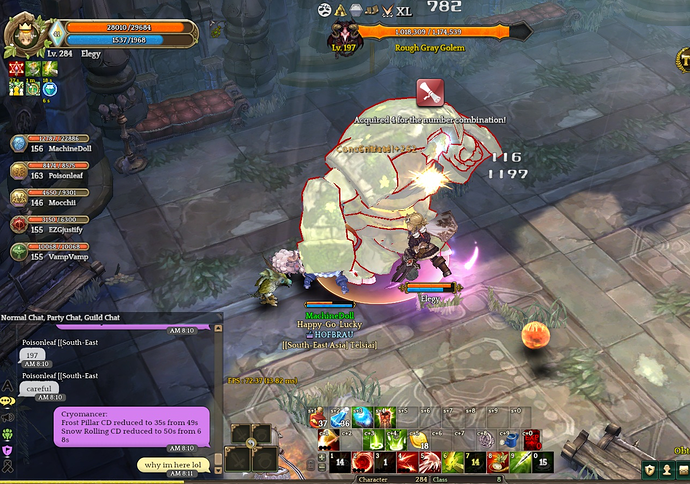Image resolution: width=690 pixels, height=484 pixels.
Task: Activate the red EXP tome slot
Action: [x=532, y=439]
